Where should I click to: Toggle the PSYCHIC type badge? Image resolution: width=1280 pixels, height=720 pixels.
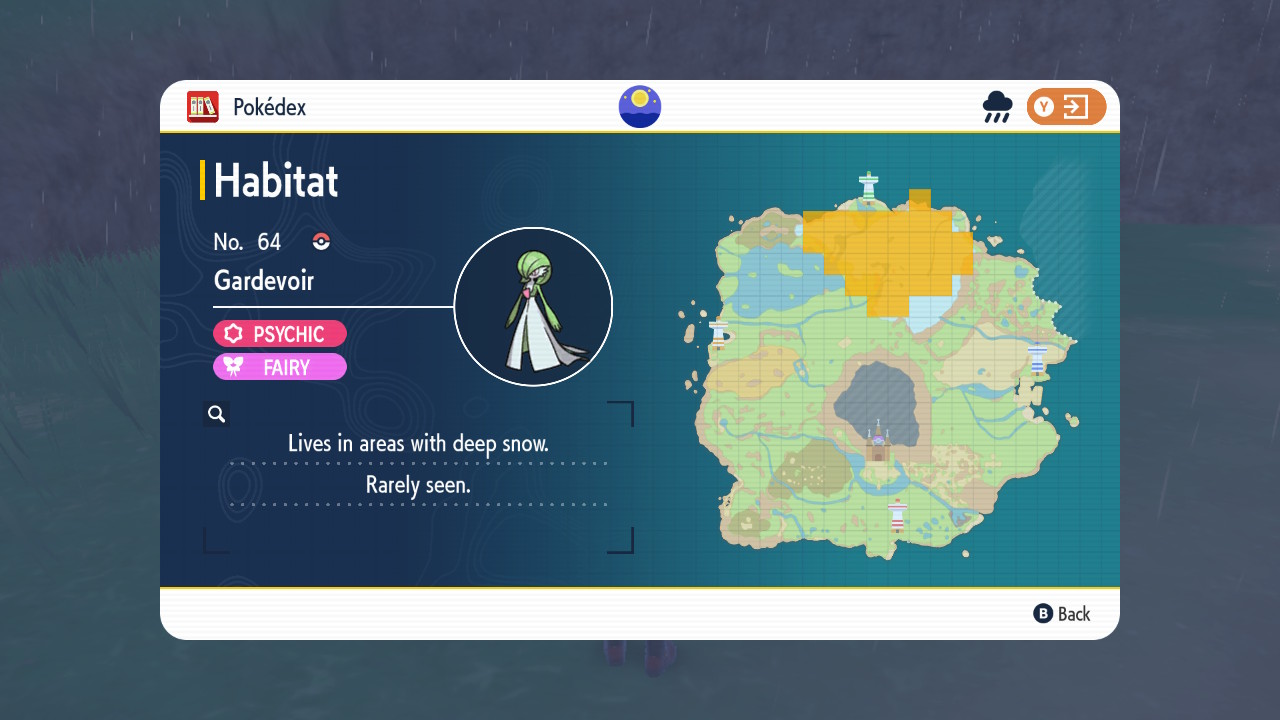pyautogui.click(x=280, y=333)
